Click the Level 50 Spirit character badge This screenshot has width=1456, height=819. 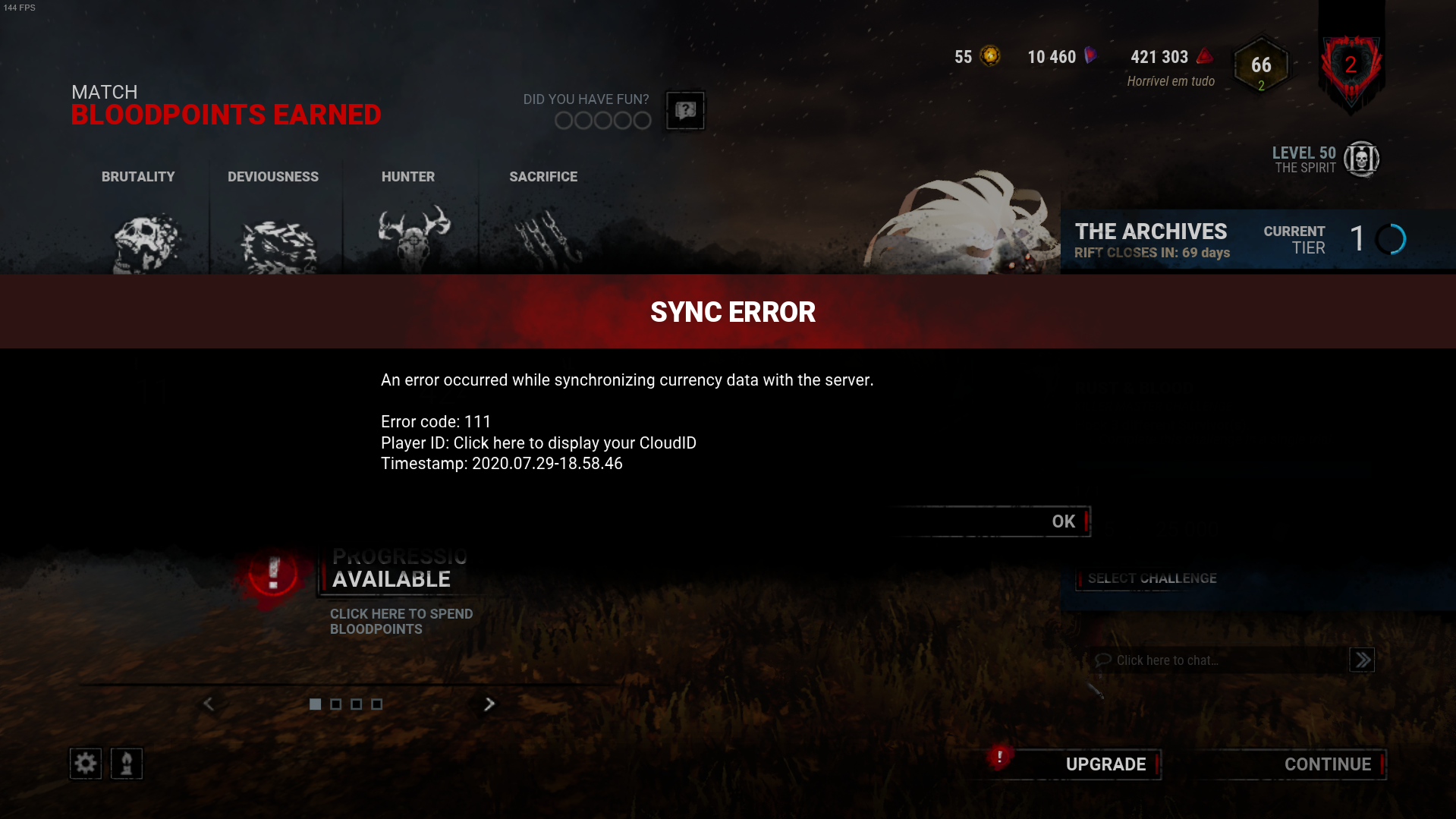[x=1363, y=159]
